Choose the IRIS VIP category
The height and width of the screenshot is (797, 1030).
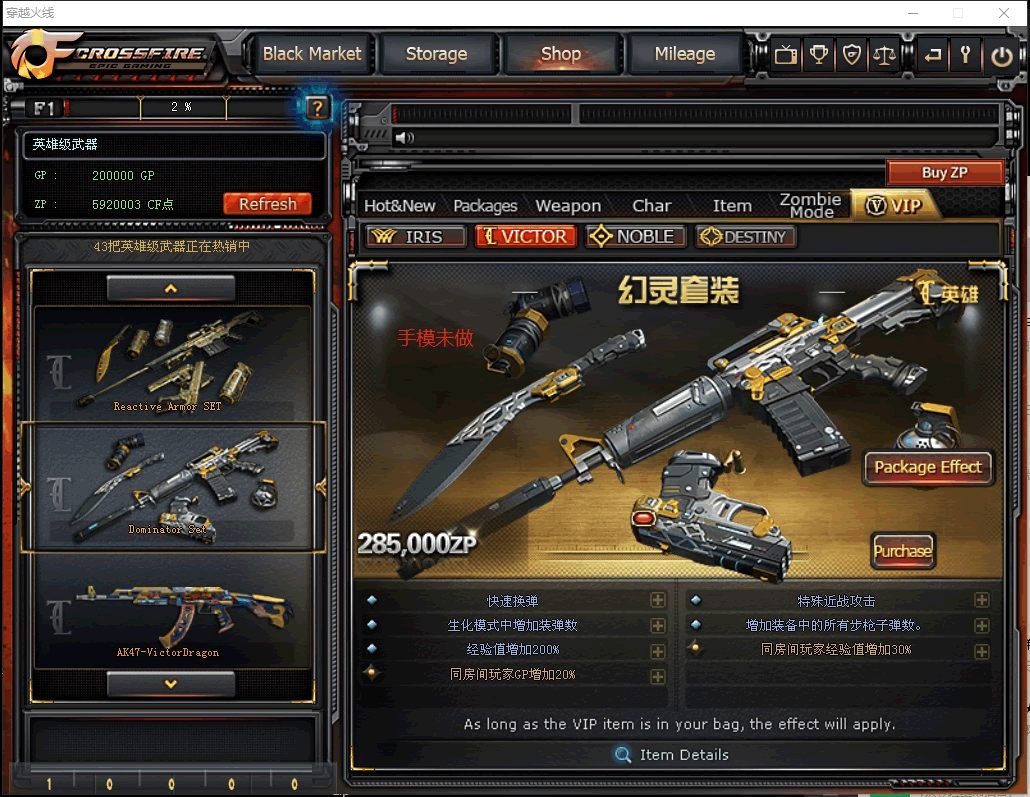[418, 237]
